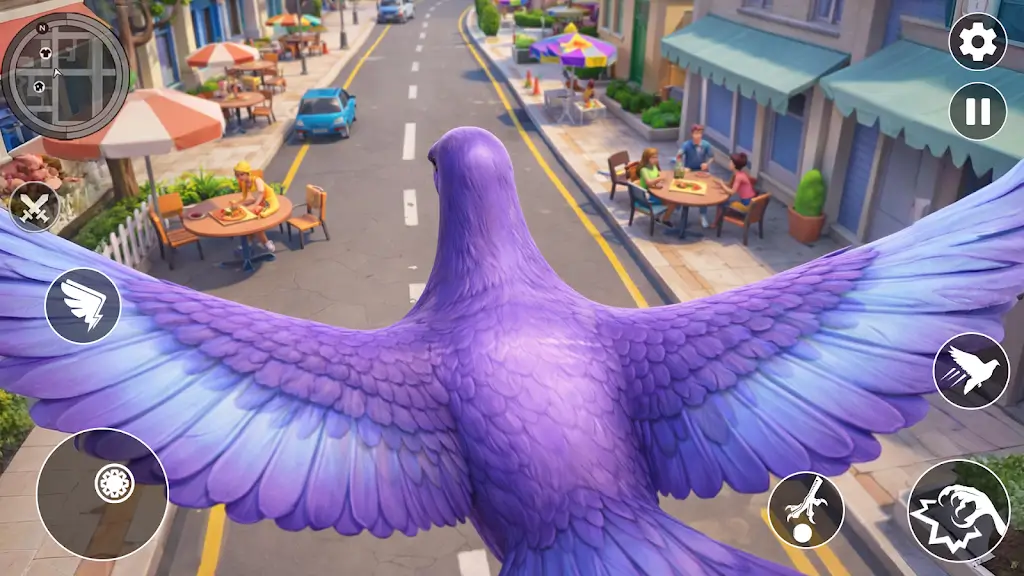Click the virtual joystick thumb
Image resolution: width=1024 pixels, height=576 pixels.
coord(114,483)
